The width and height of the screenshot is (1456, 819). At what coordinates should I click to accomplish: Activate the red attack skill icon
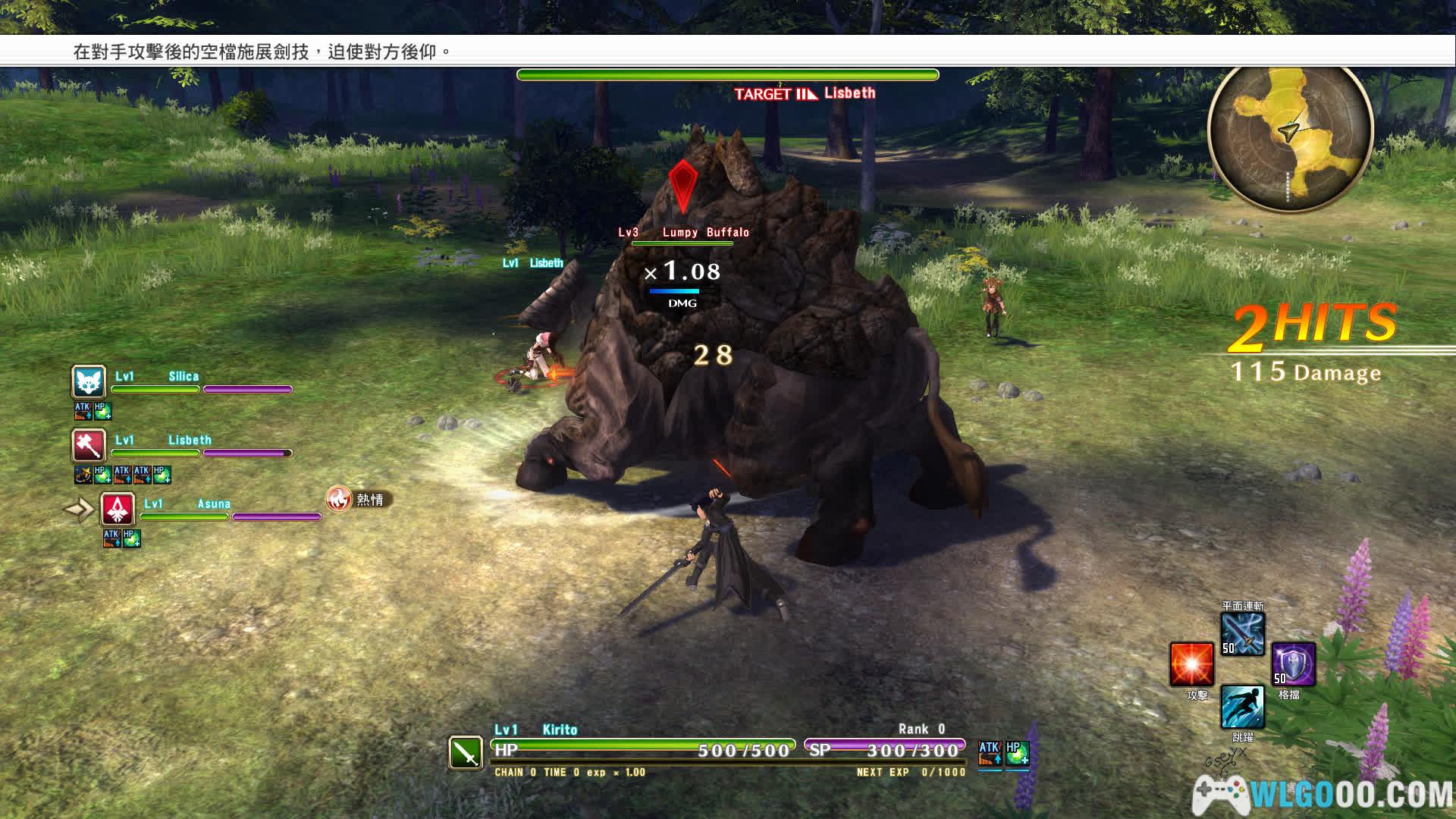point(1191,664)
